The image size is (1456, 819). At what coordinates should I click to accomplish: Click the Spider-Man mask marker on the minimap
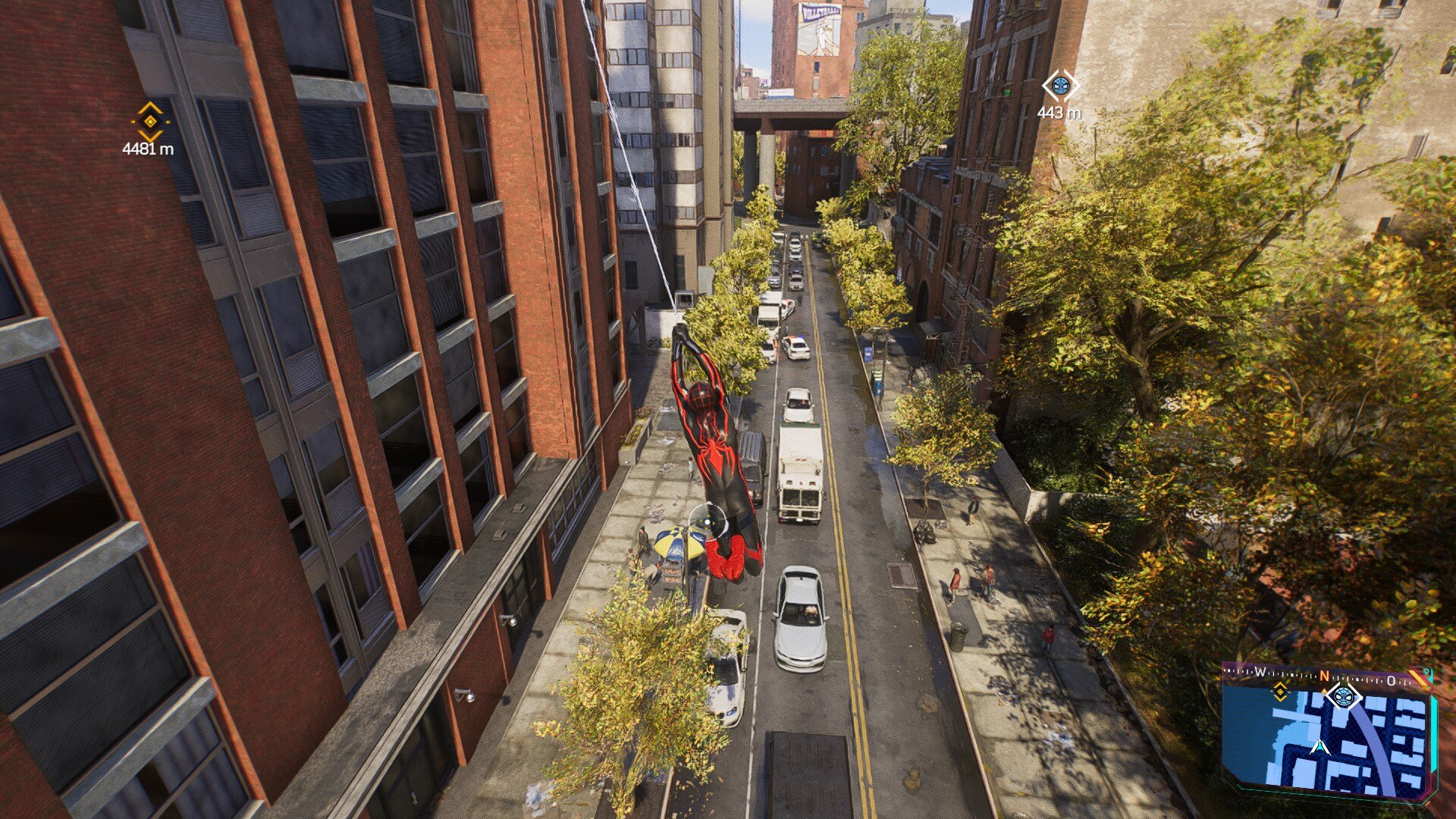tap(1342, 695)
